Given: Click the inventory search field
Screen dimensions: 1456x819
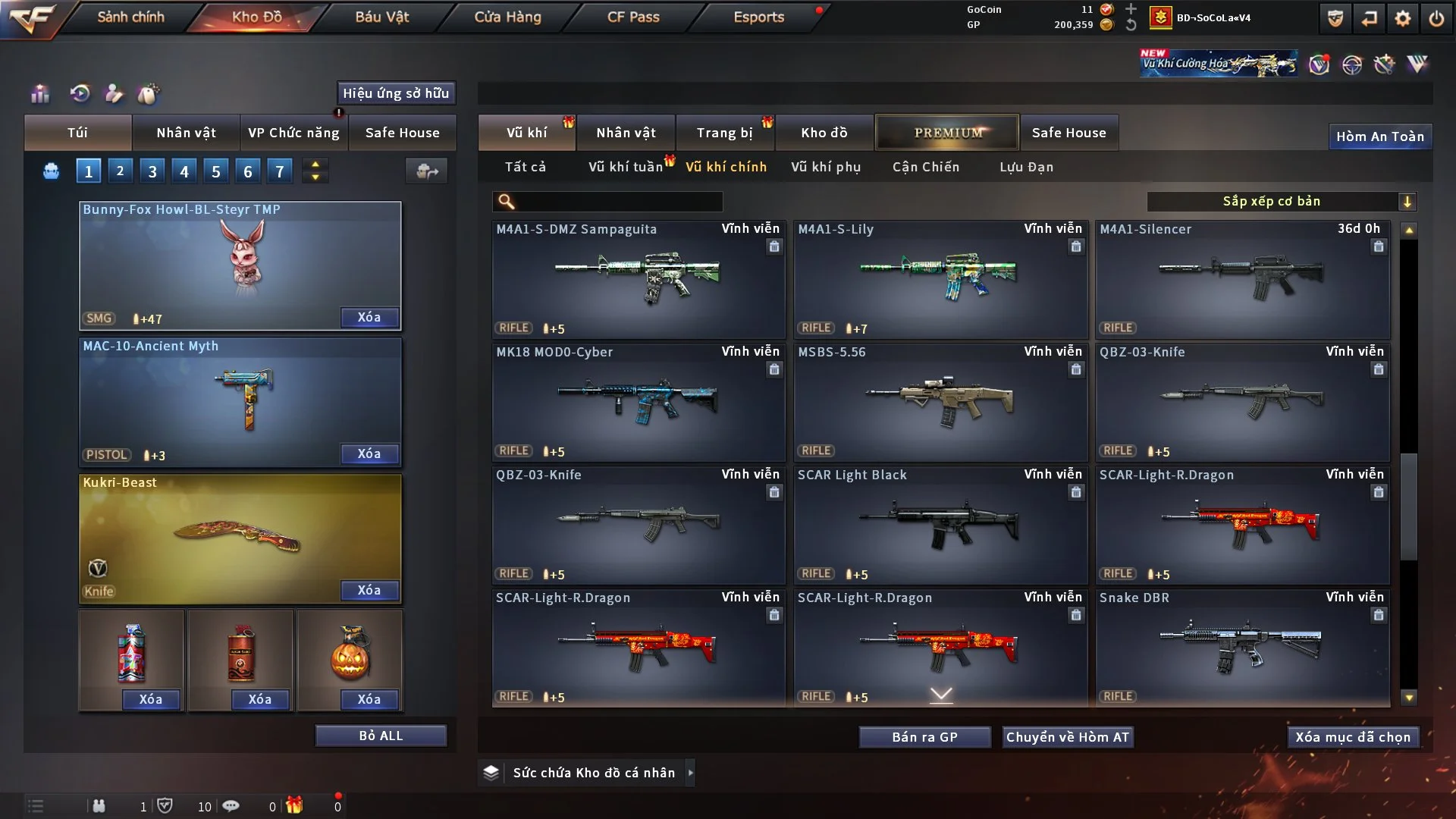Looking at the screenshot, I should pyautogui.click(x=618, y=201).
